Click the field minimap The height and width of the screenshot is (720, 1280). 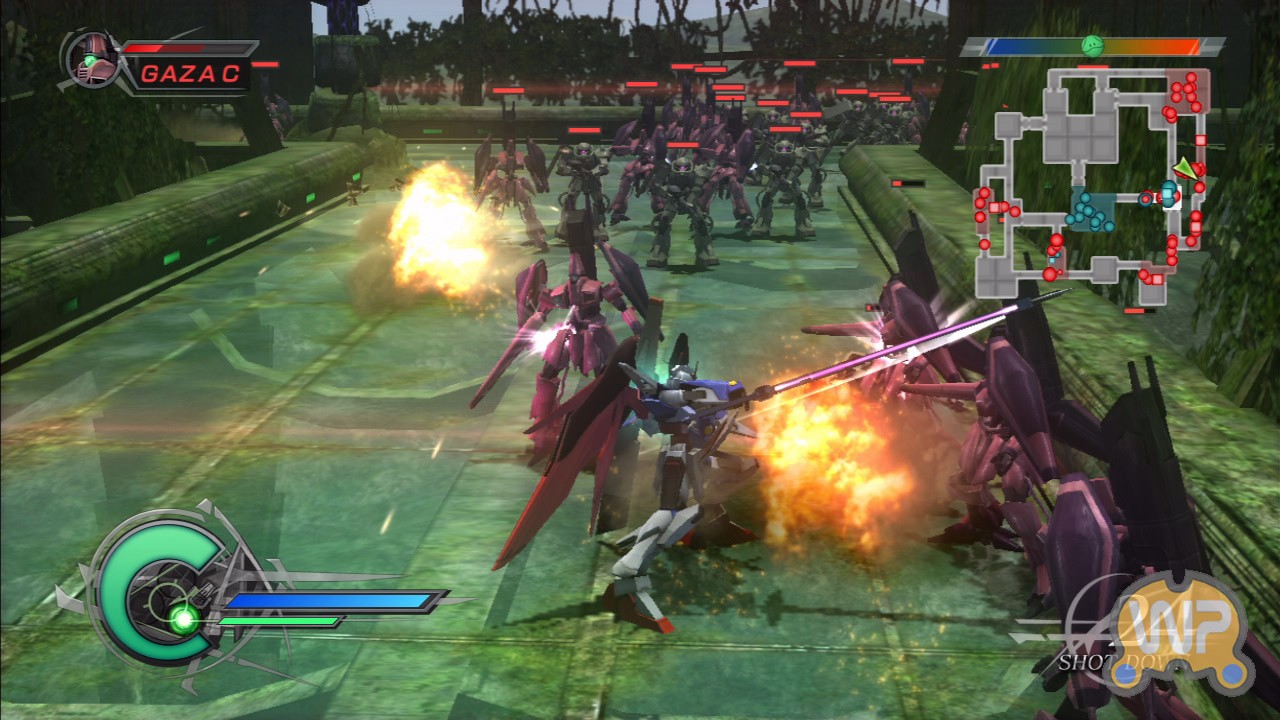(1092, 180)
